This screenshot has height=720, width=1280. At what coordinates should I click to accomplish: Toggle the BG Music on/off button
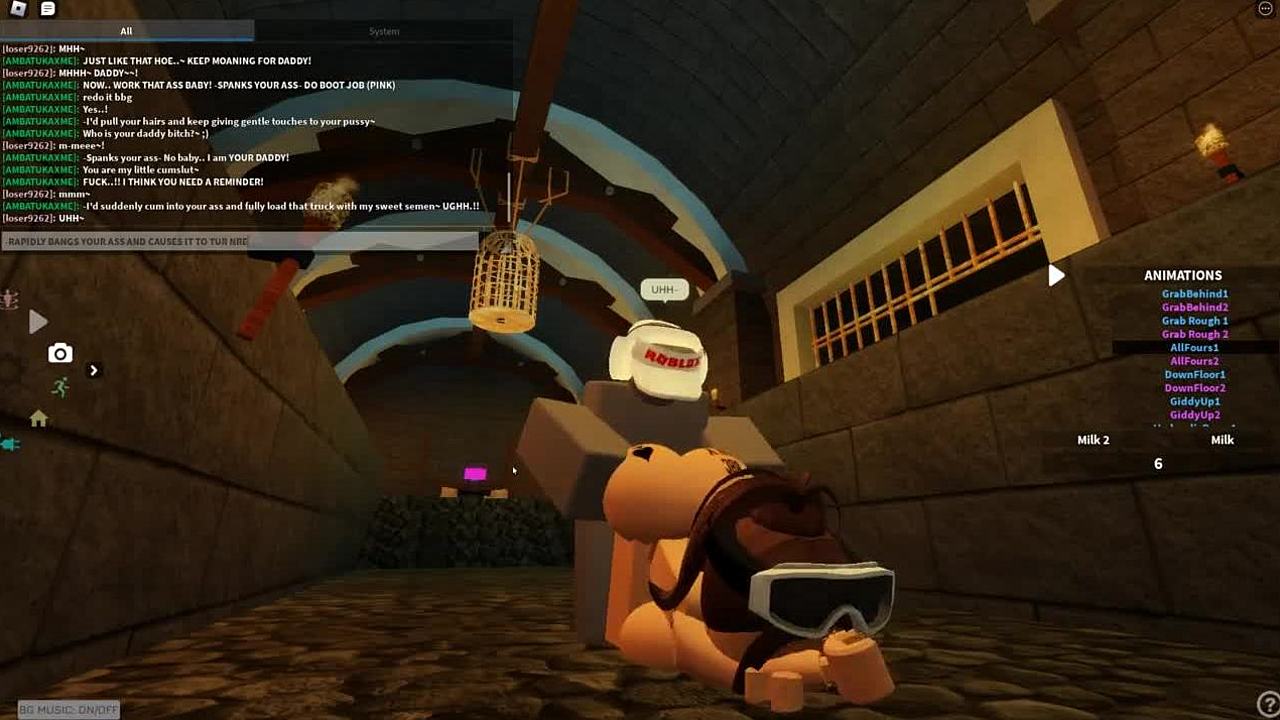[68, 710]
